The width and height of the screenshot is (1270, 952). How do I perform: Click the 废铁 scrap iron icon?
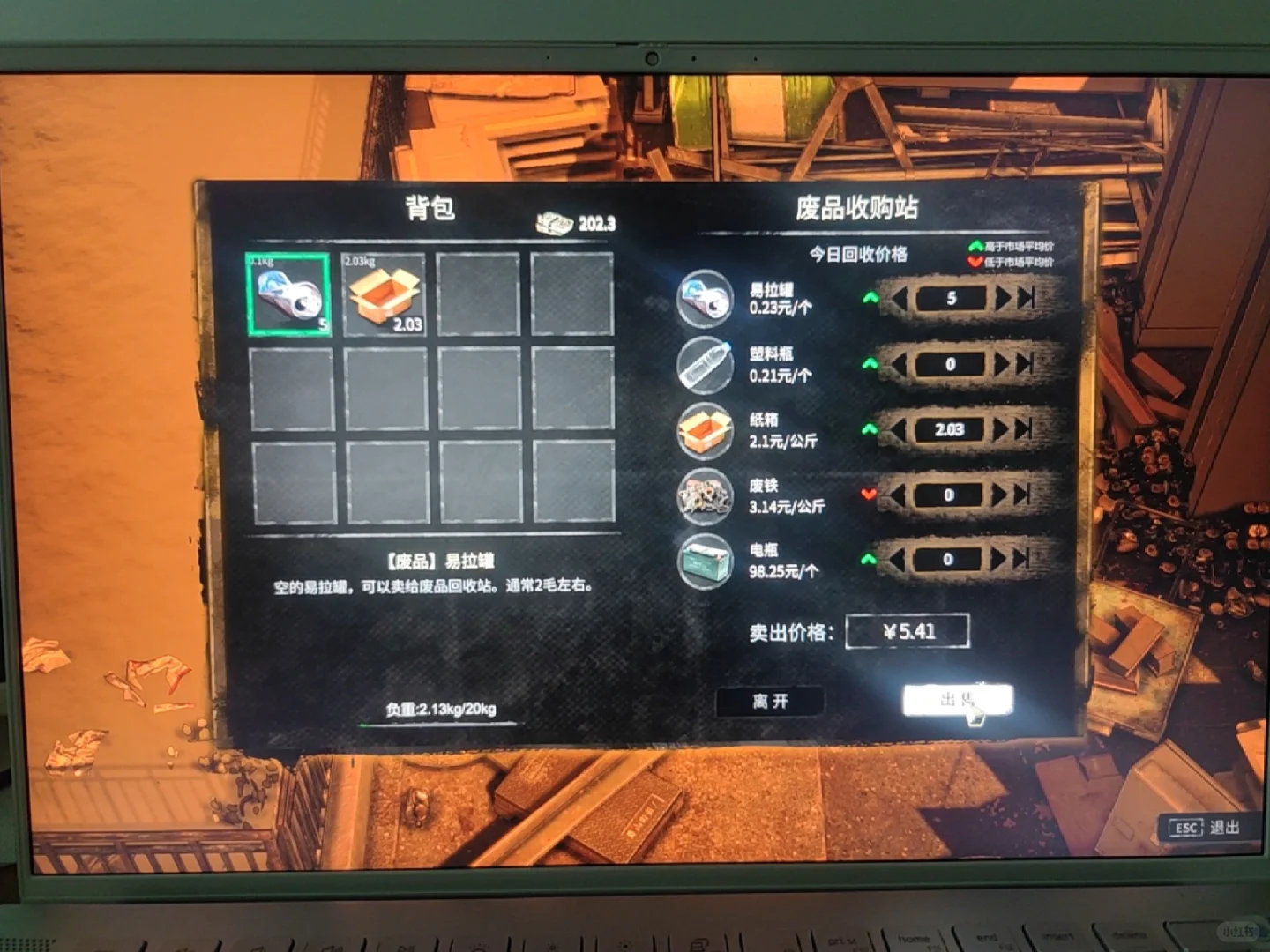[704, 497]
